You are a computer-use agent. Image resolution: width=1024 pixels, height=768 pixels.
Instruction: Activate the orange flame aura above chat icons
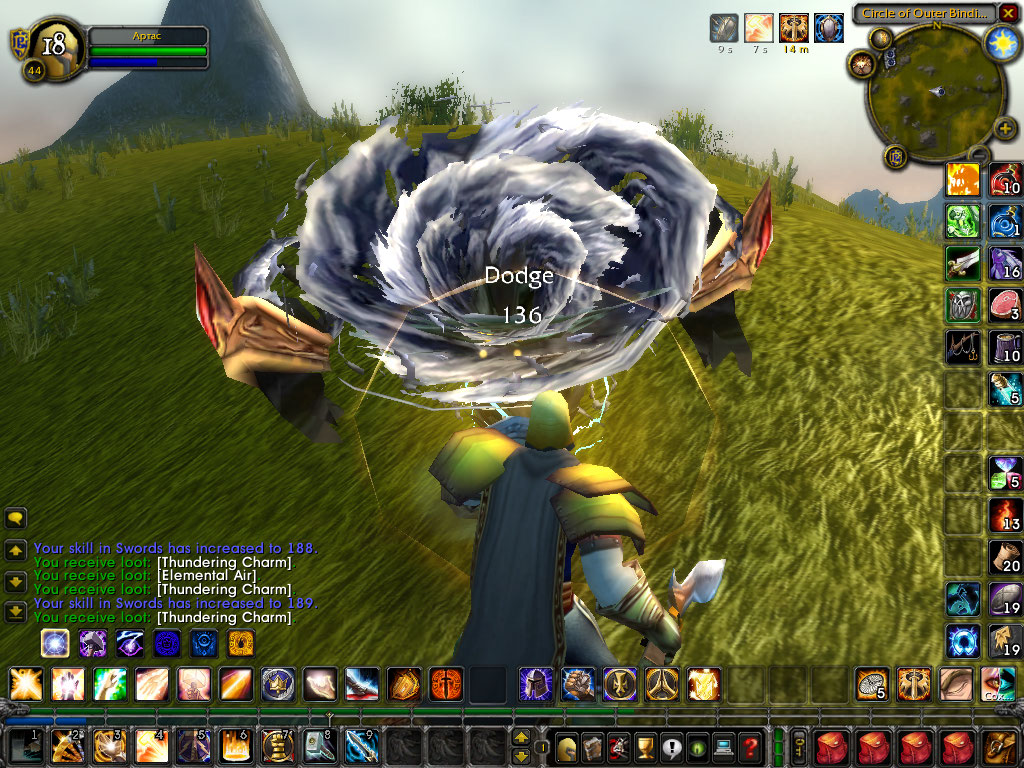tap(241, 642)
